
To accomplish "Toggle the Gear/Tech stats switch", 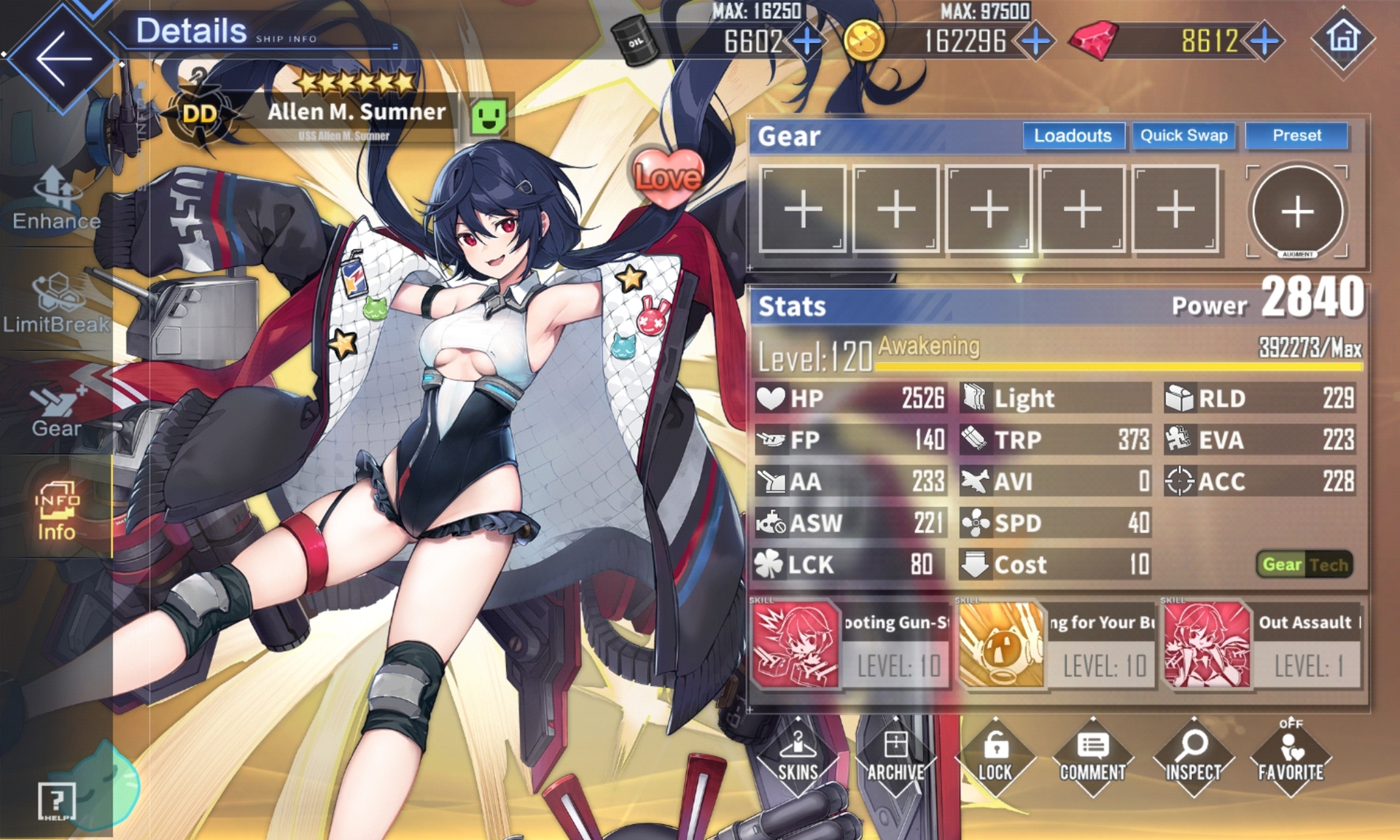I will pos(1304,564).
